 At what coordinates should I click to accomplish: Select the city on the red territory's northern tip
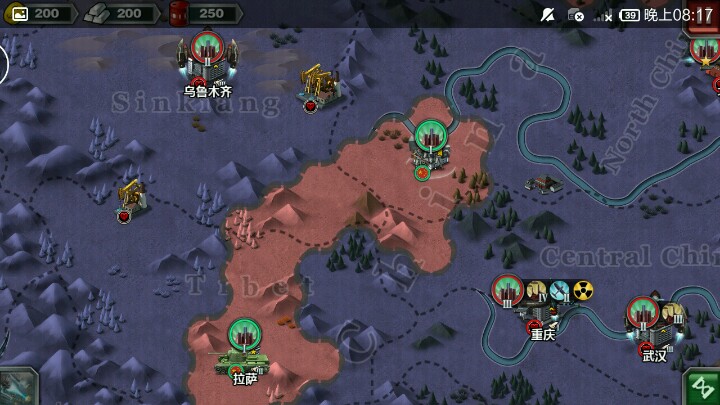[x=430, y=139]
